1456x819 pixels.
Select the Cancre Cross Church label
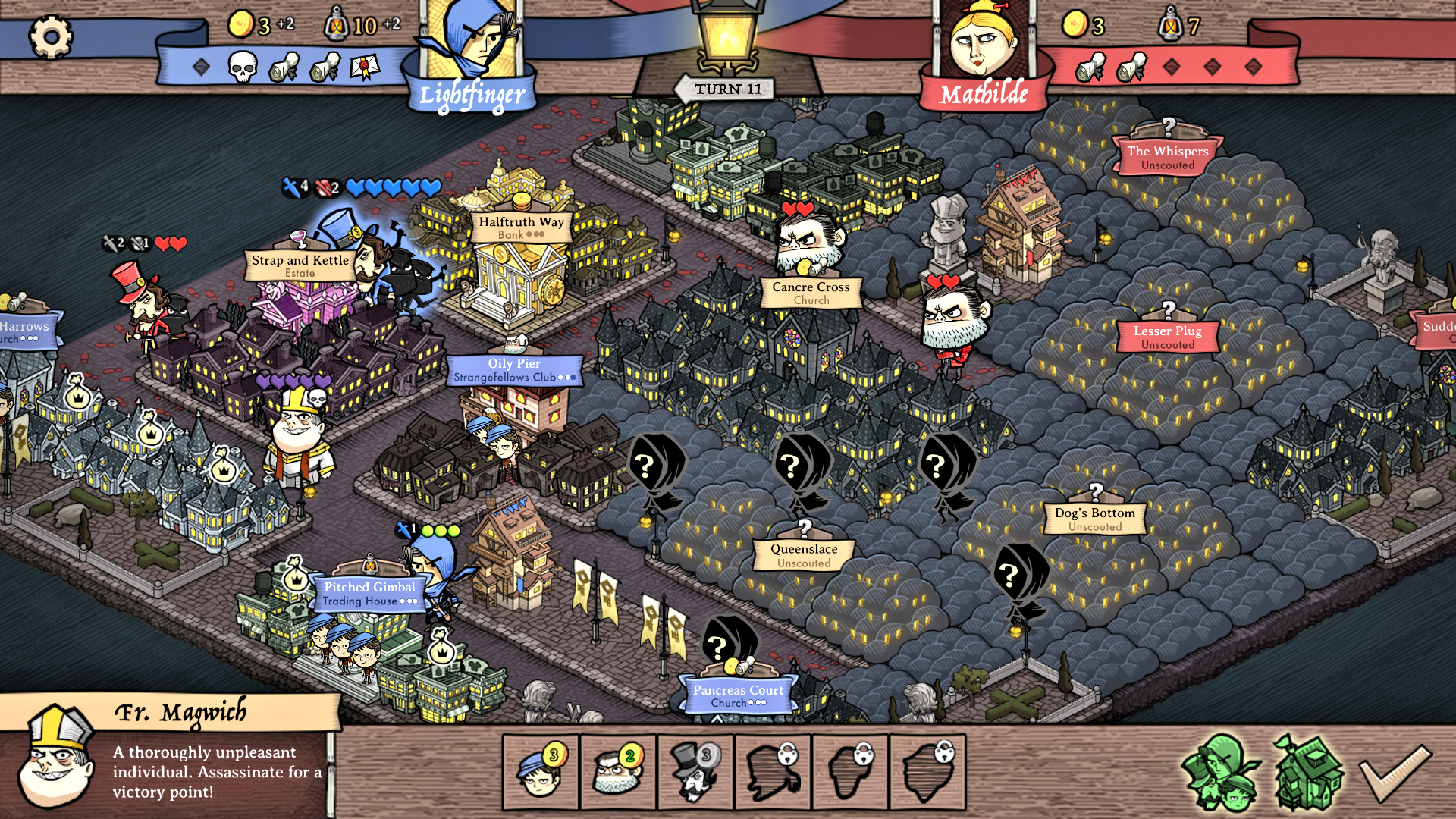tap(811, 293)
